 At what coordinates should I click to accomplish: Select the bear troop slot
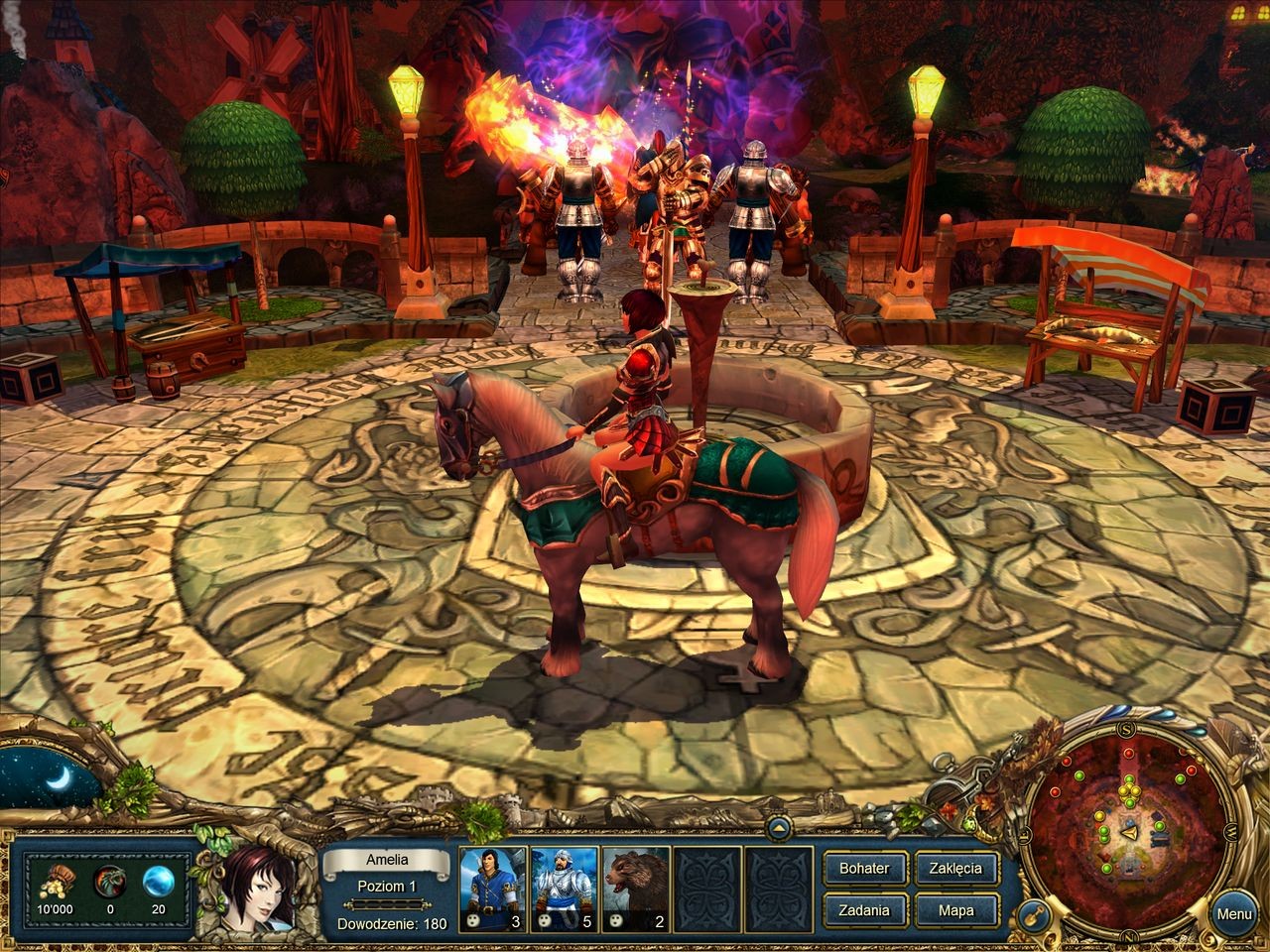click(x=636, y=890)
